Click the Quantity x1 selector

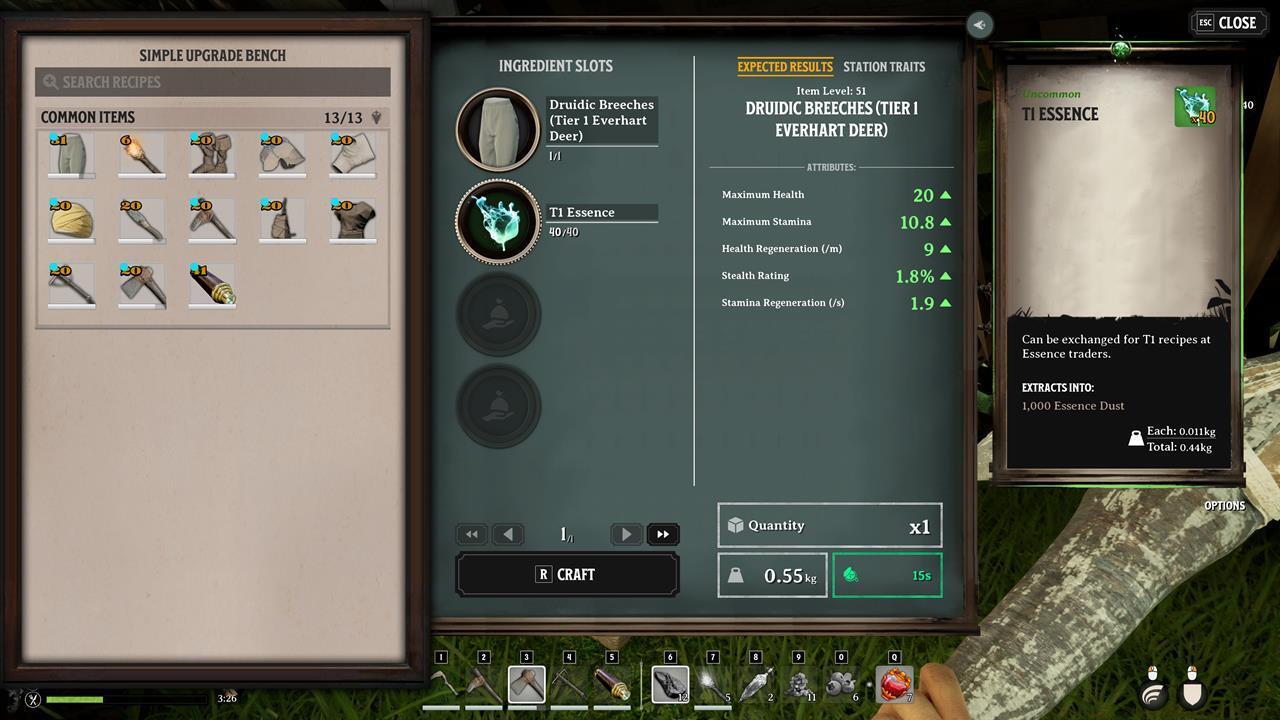tap(829, 525)
